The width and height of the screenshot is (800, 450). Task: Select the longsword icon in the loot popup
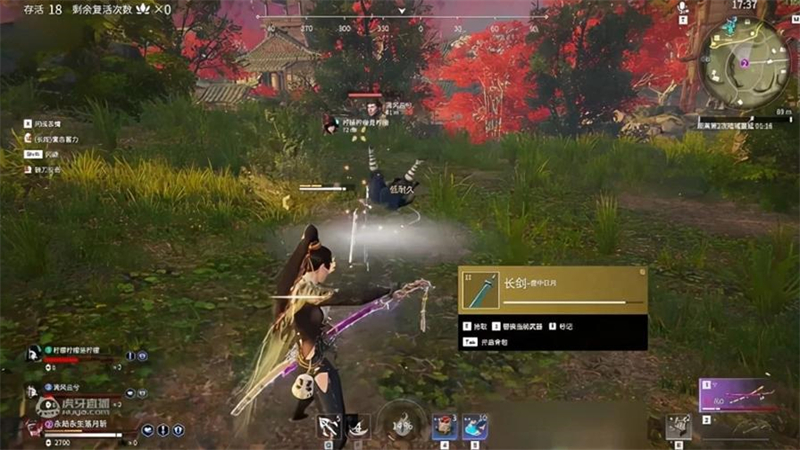(x=486, y=291)
